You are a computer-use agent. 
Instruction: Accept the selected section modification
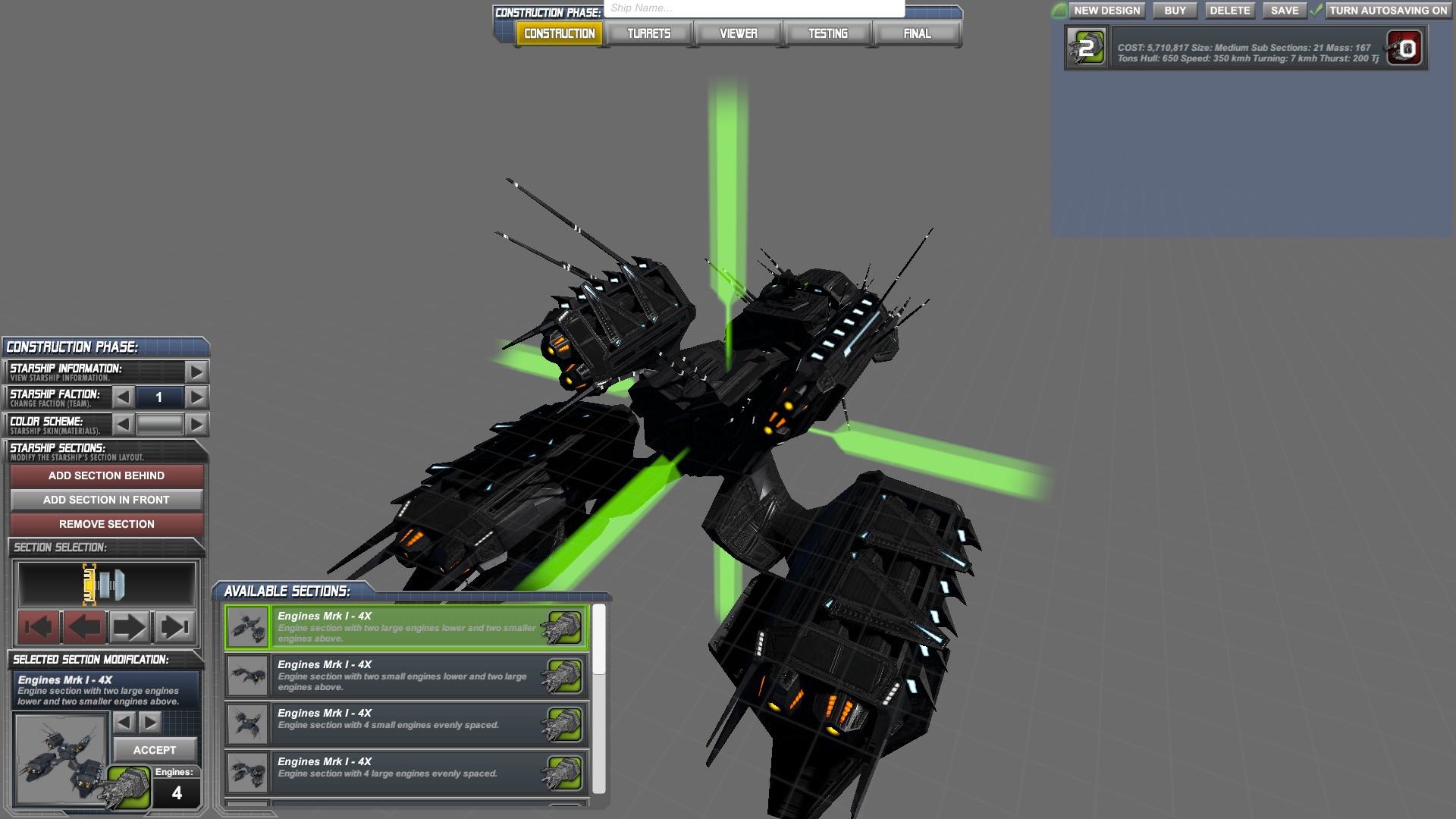click(155, 750)
